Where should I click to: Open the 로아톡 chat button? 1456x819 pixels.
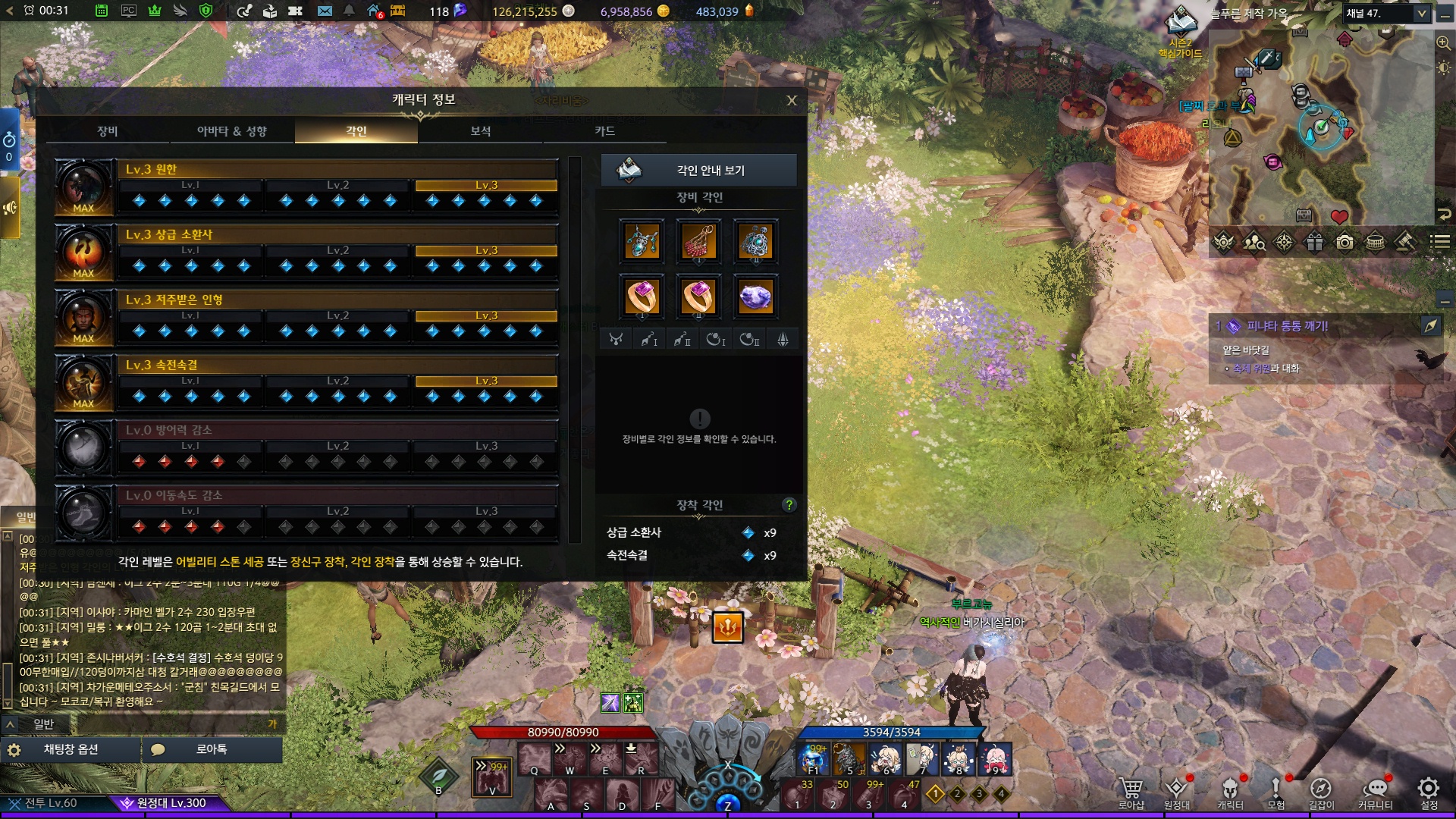coord(211,749)
